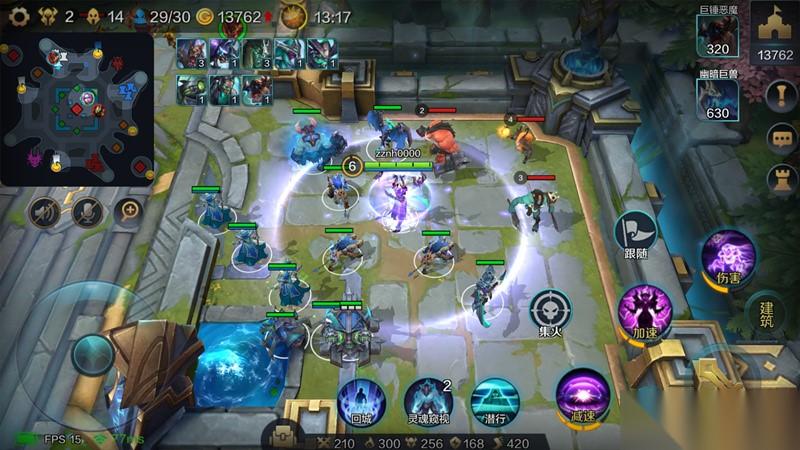This screenshot has height=450, width=800.
Task: Activate the 潜行 stealth skill
Action: pos(494,398)
